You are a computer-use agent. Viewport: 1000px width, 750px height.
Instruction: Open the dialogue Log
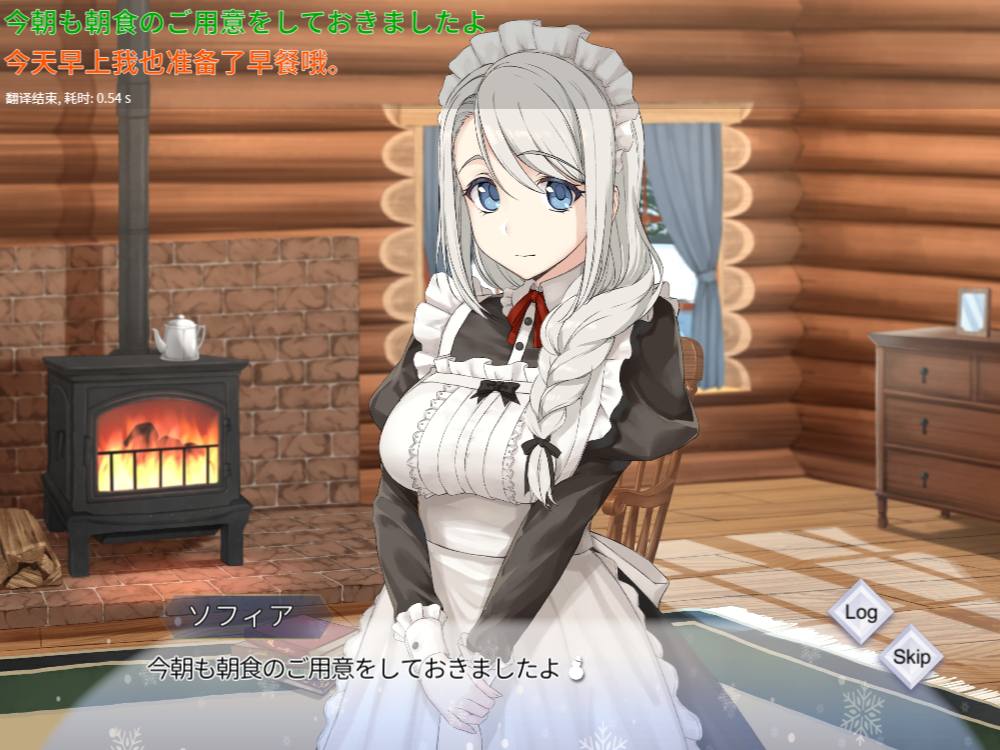click(x=860, y=611)
